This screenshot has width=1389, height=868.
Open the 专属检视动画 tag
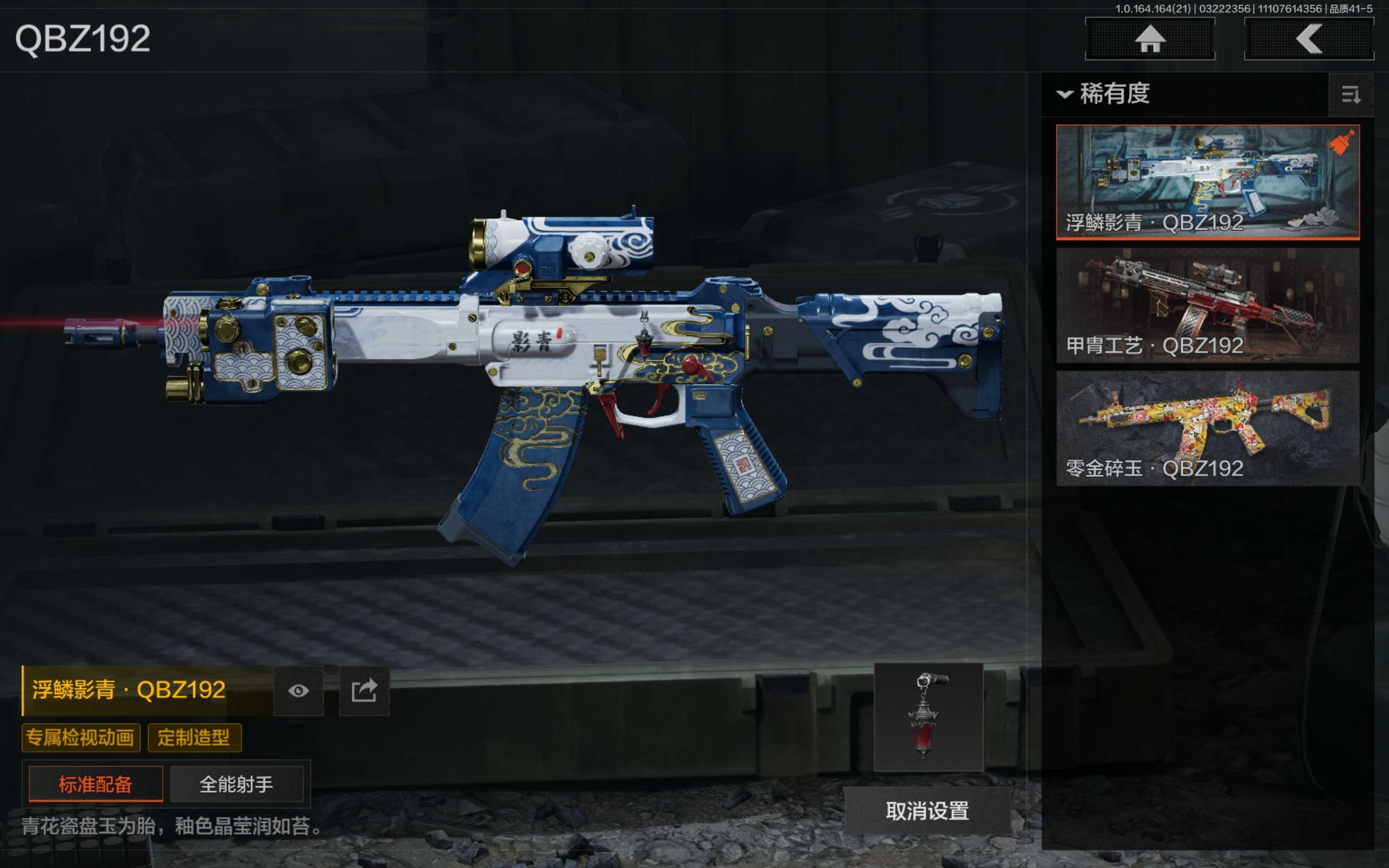pos(81,738)
